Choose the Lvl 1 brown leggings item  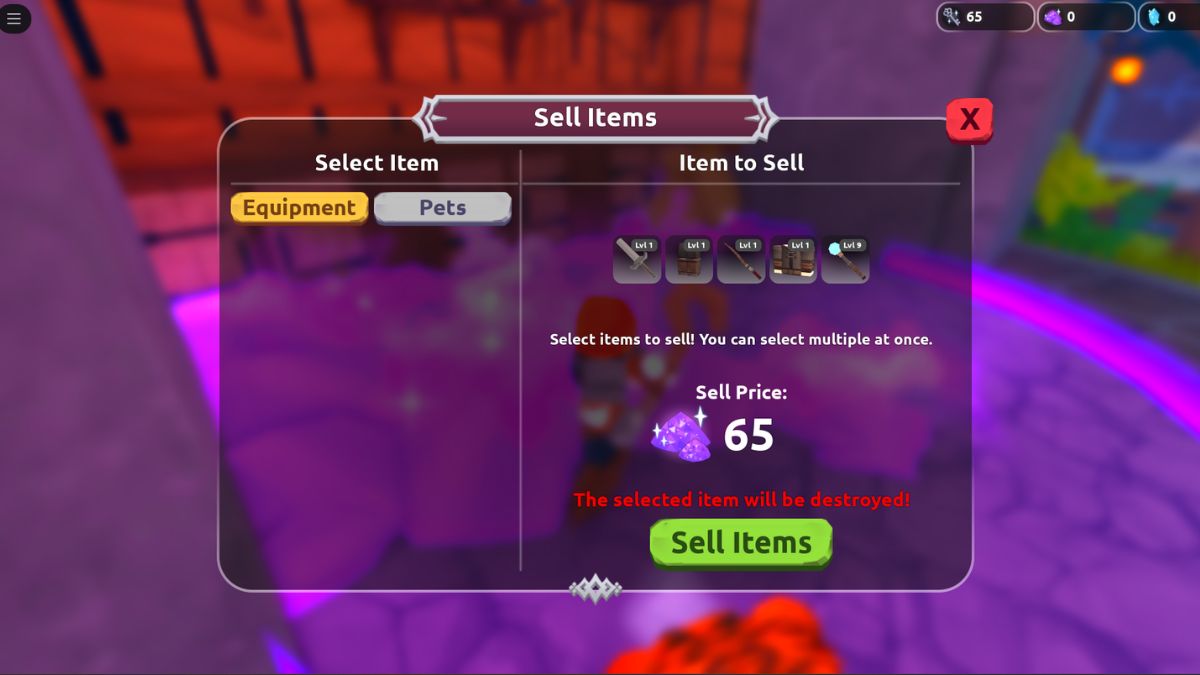(x=689, y=260)
